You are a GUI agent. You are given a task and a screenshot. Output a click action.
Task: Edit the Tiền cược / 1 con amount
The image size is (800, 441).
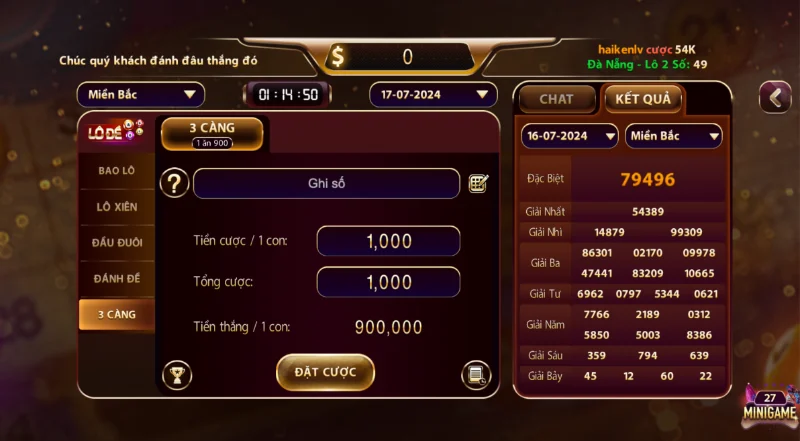388,241
